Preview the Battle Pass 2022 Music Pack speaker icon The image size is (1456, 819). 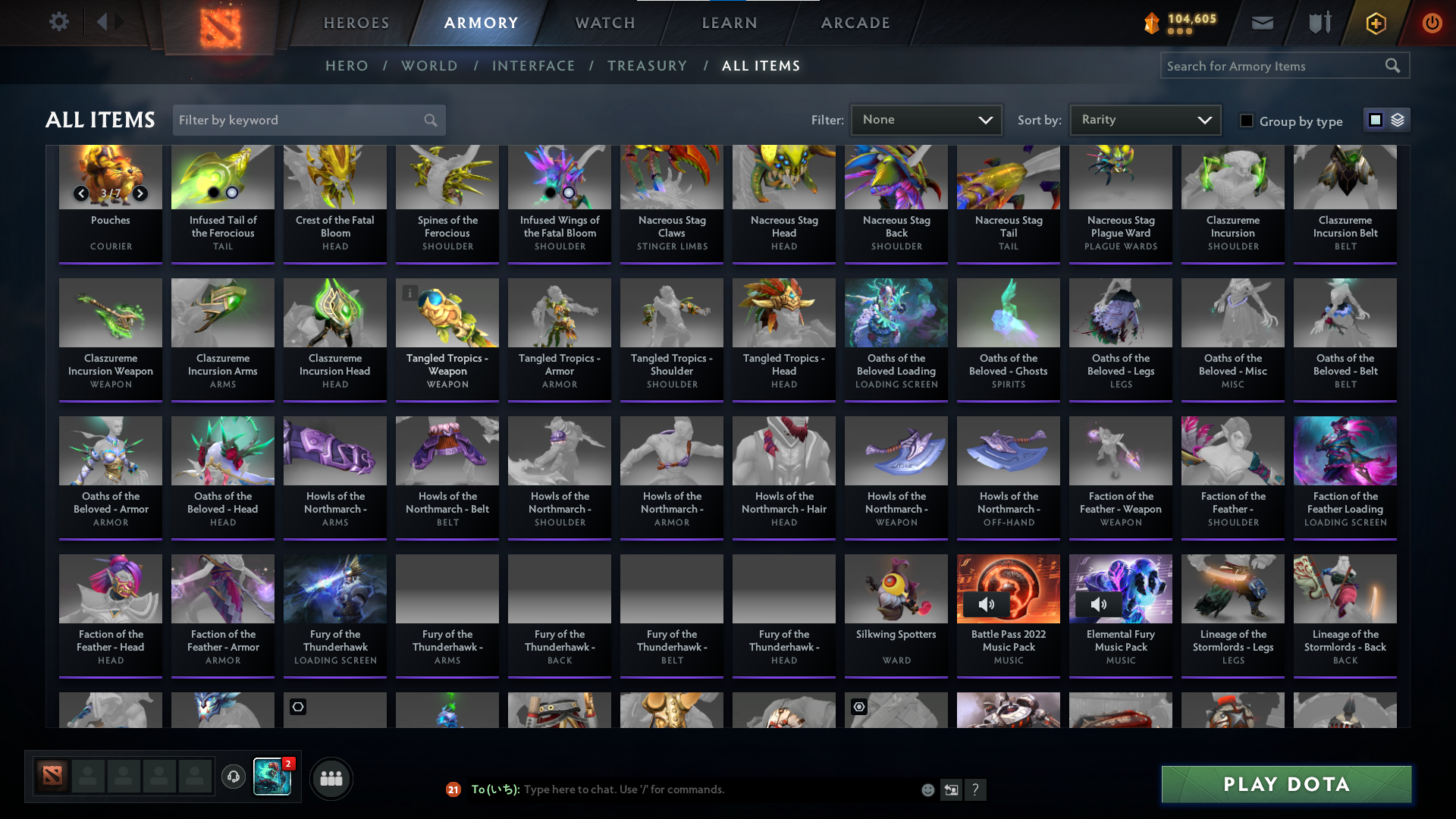(x=987, y=604)
